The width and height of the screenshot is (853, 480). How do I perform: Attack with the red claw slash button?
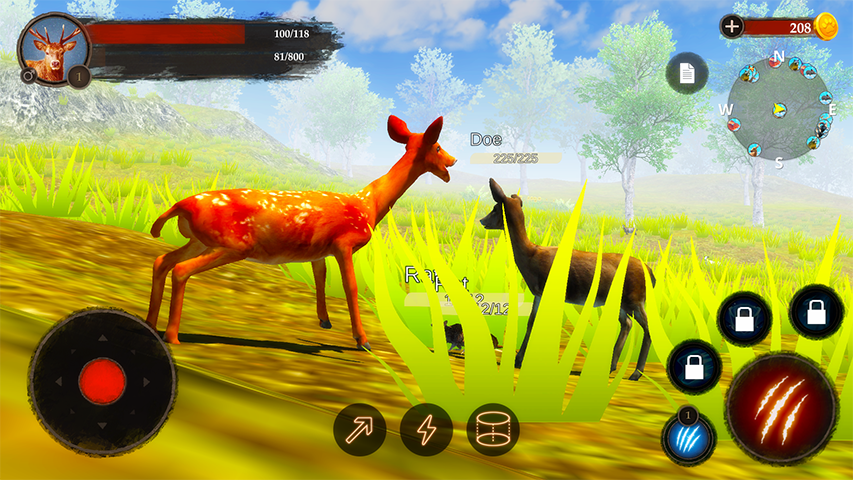coord(781,408)
